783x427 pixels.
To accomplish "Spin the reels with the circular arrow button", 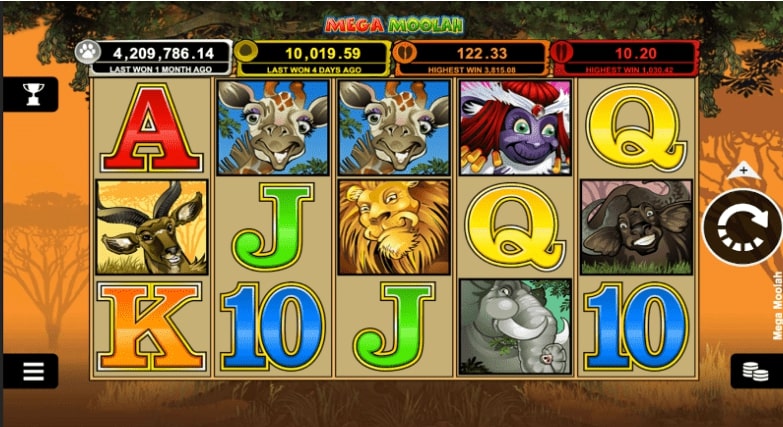I will pyautogui.click(x=741, y=226).
